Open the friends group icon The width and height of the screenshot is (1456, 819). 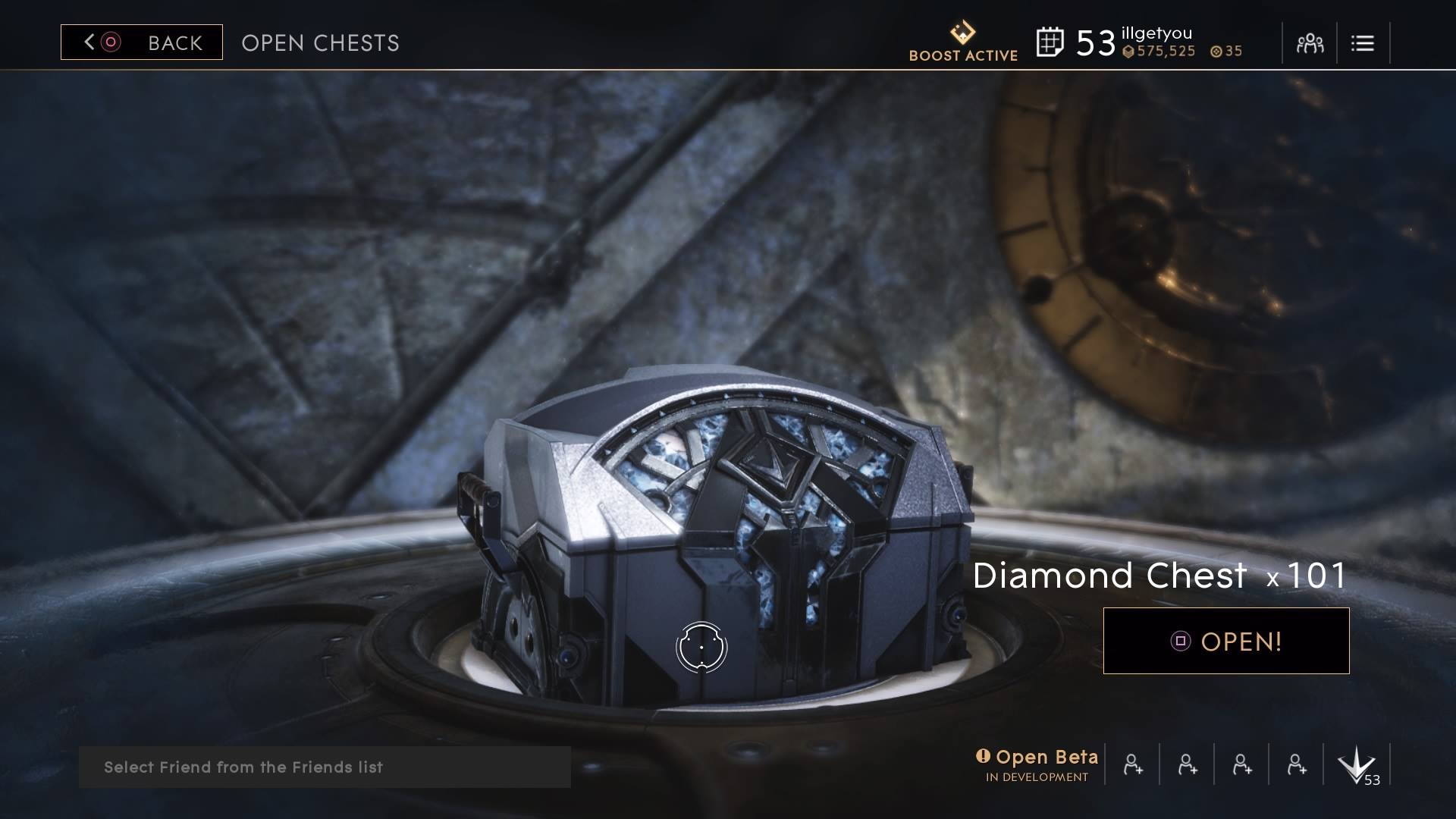1309,43
